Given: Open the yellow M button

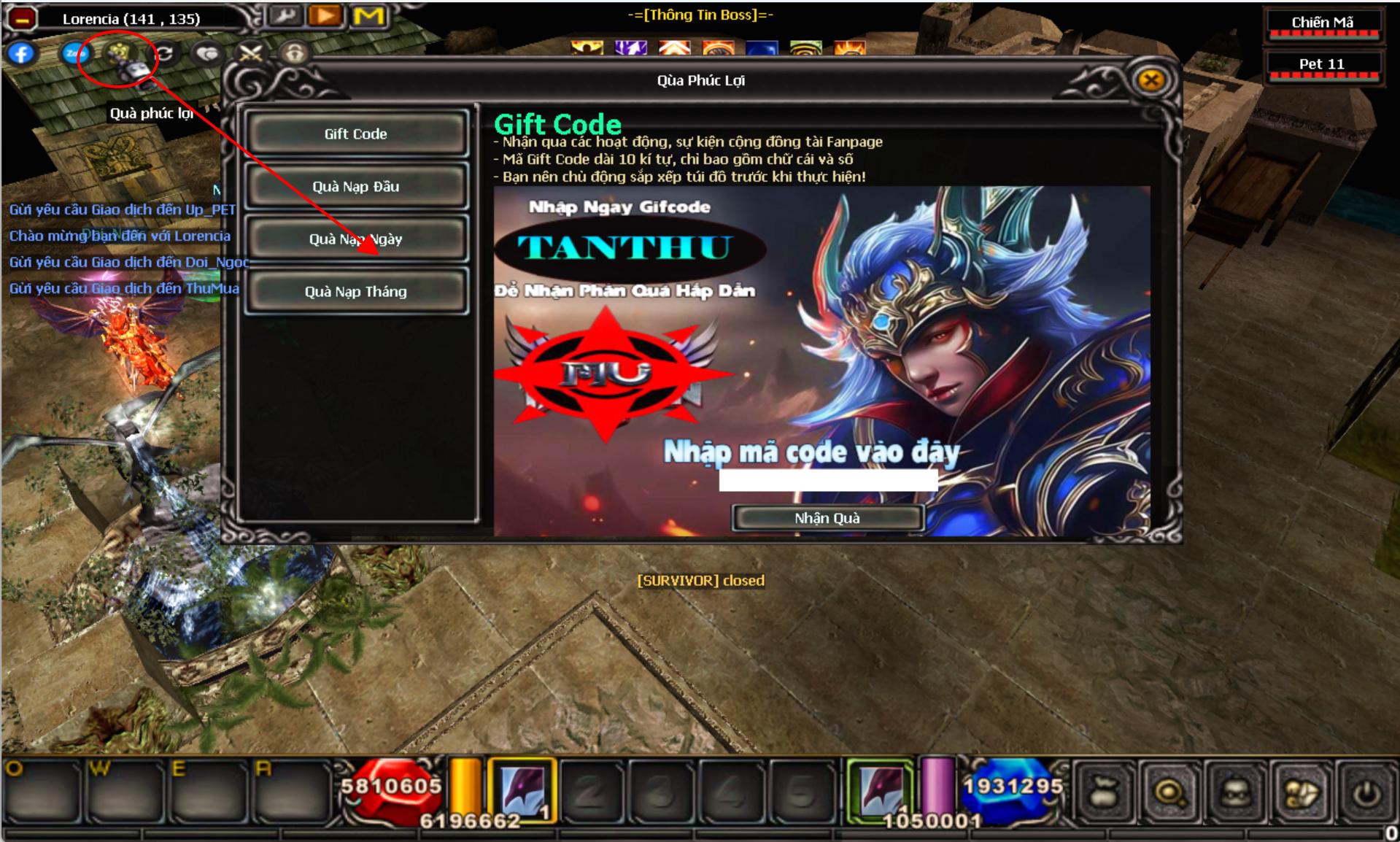Looking at the screenshot, I should click(x=368, y=15).
